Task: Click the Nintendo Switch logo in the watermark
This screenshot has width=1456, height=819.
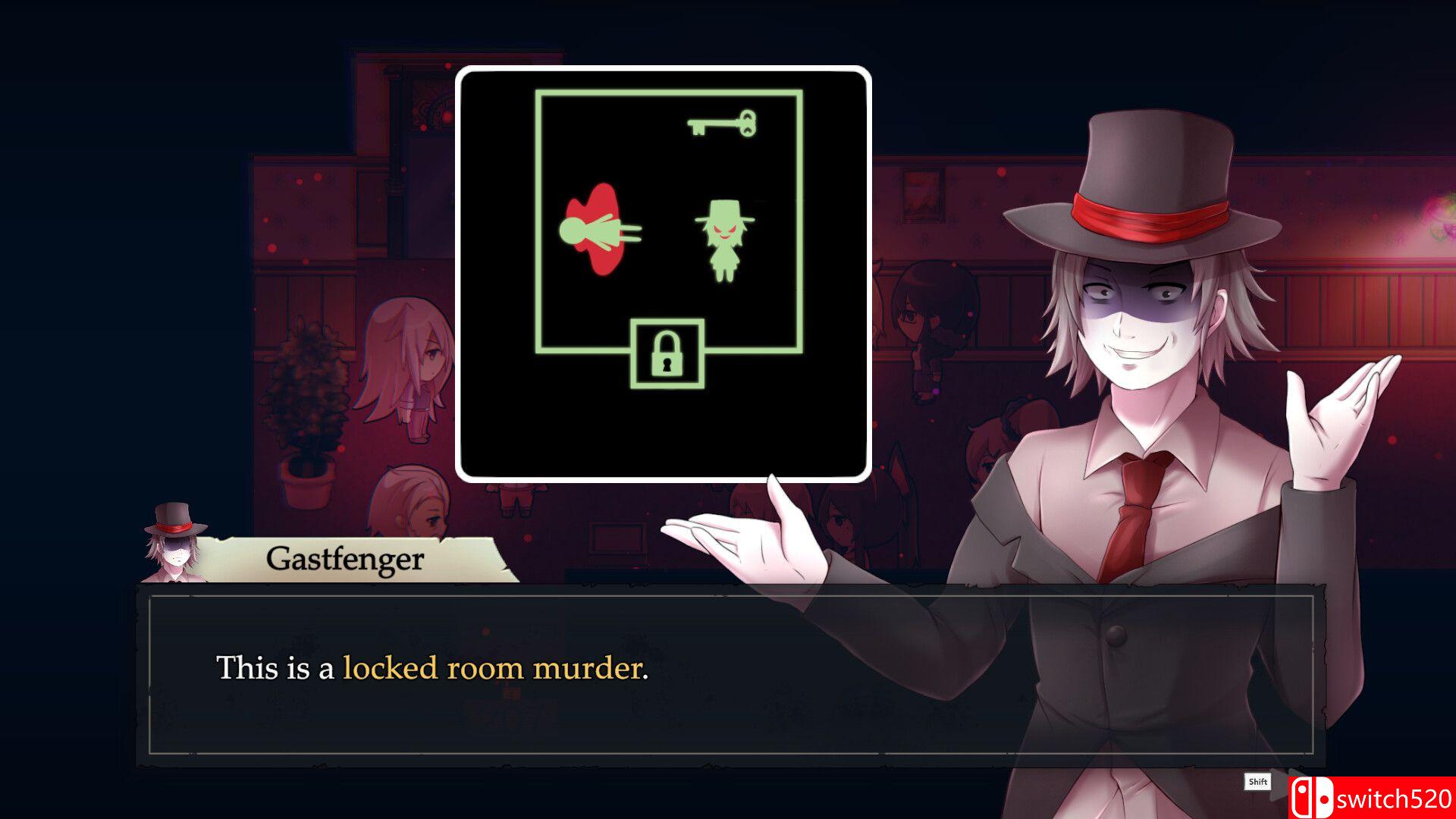Action: coord(1312,795)
